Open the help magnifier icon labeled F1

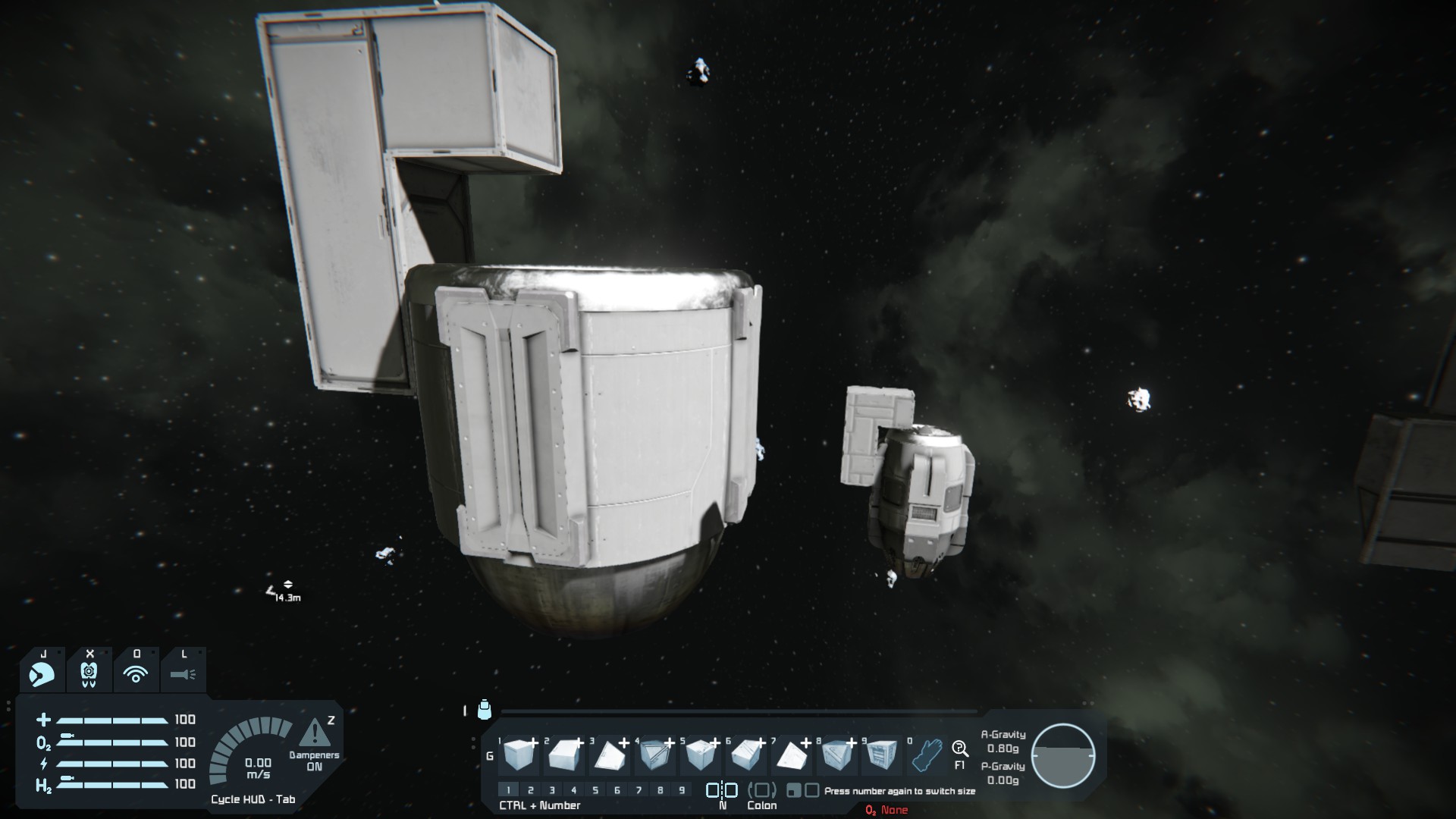[960, 749]
